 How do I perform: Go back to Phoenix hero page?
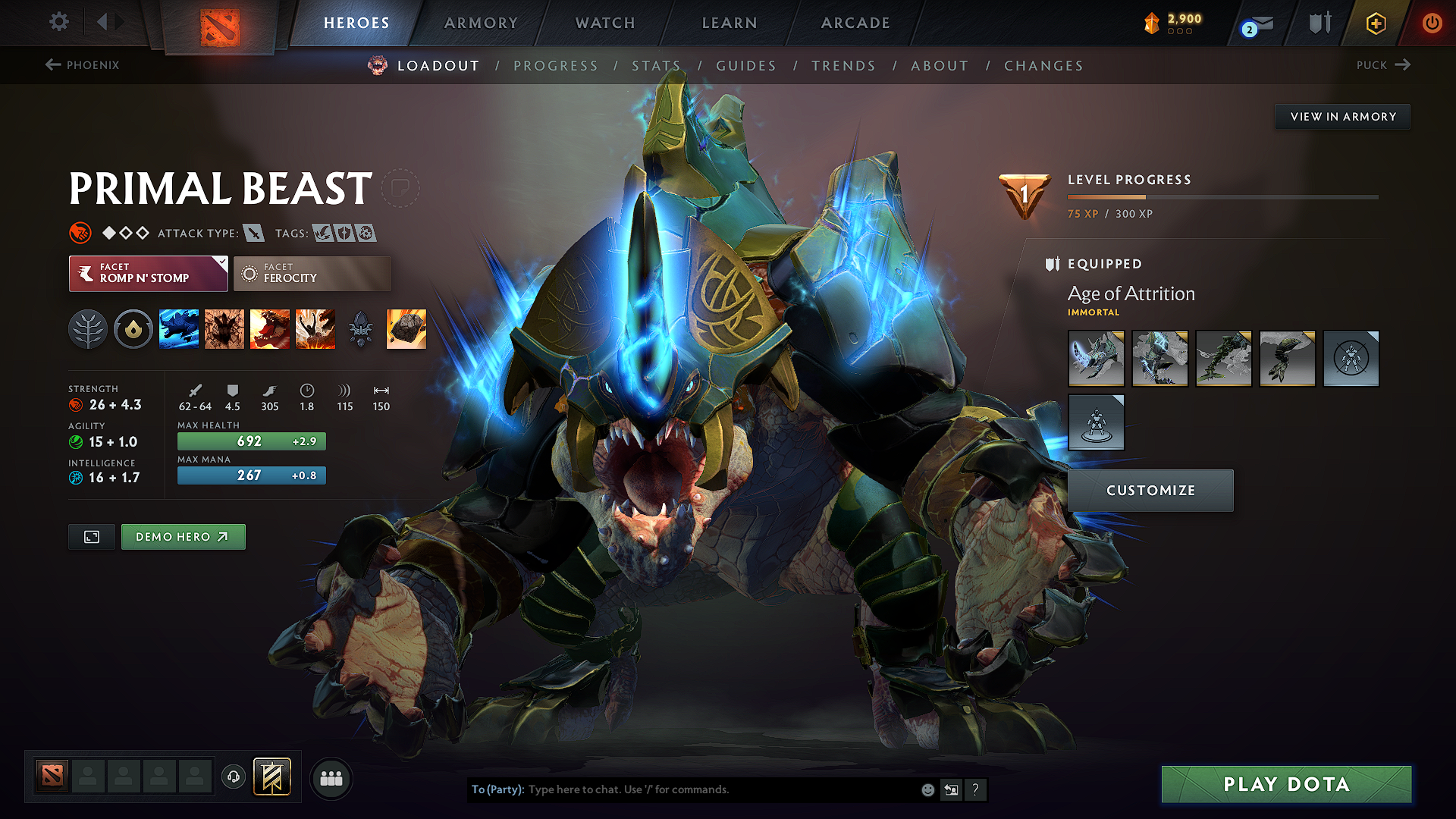pyautogui.click(x=83, y=65)
